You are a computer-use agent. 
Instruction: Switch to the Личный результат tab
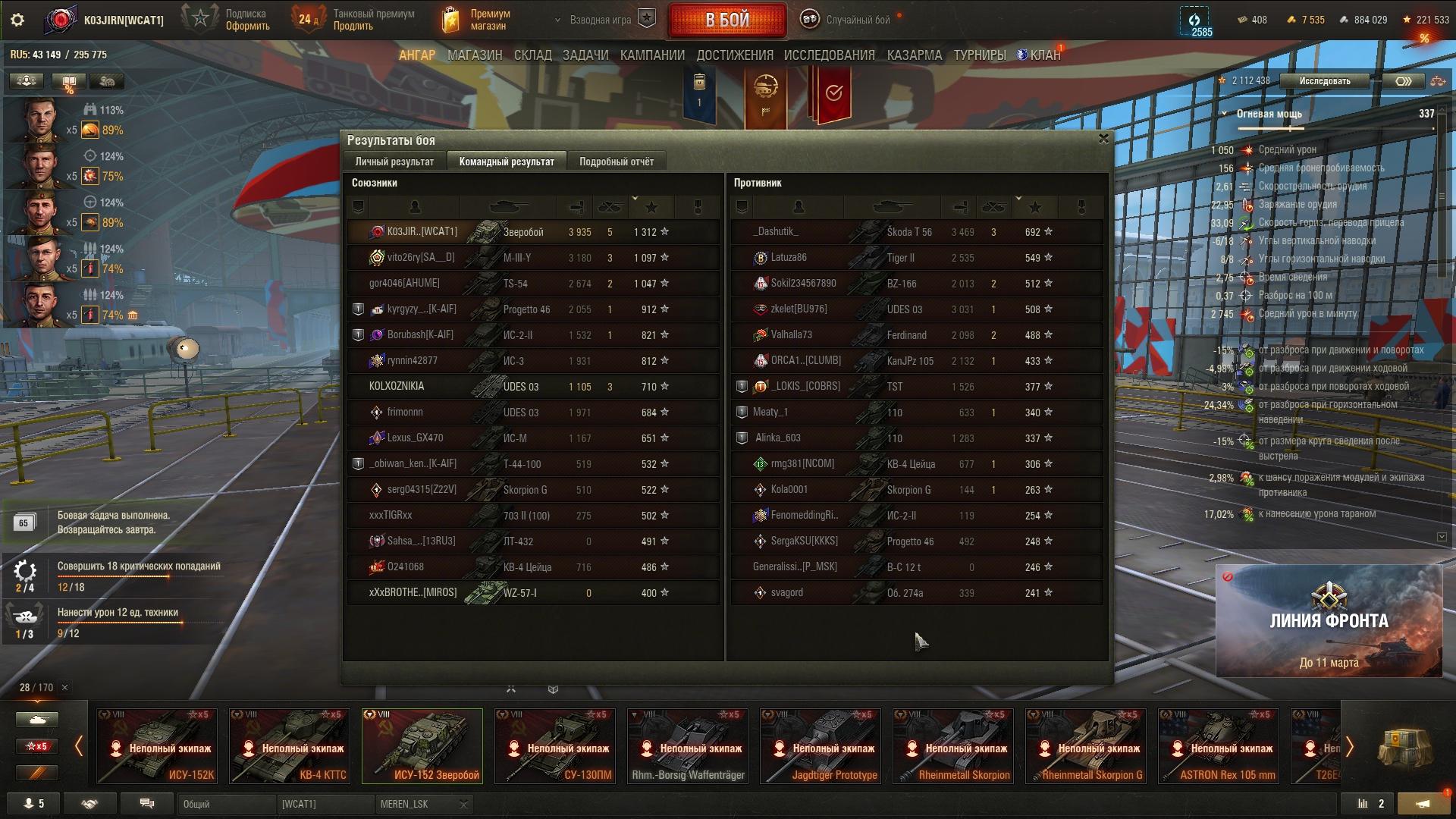[394, 162]
